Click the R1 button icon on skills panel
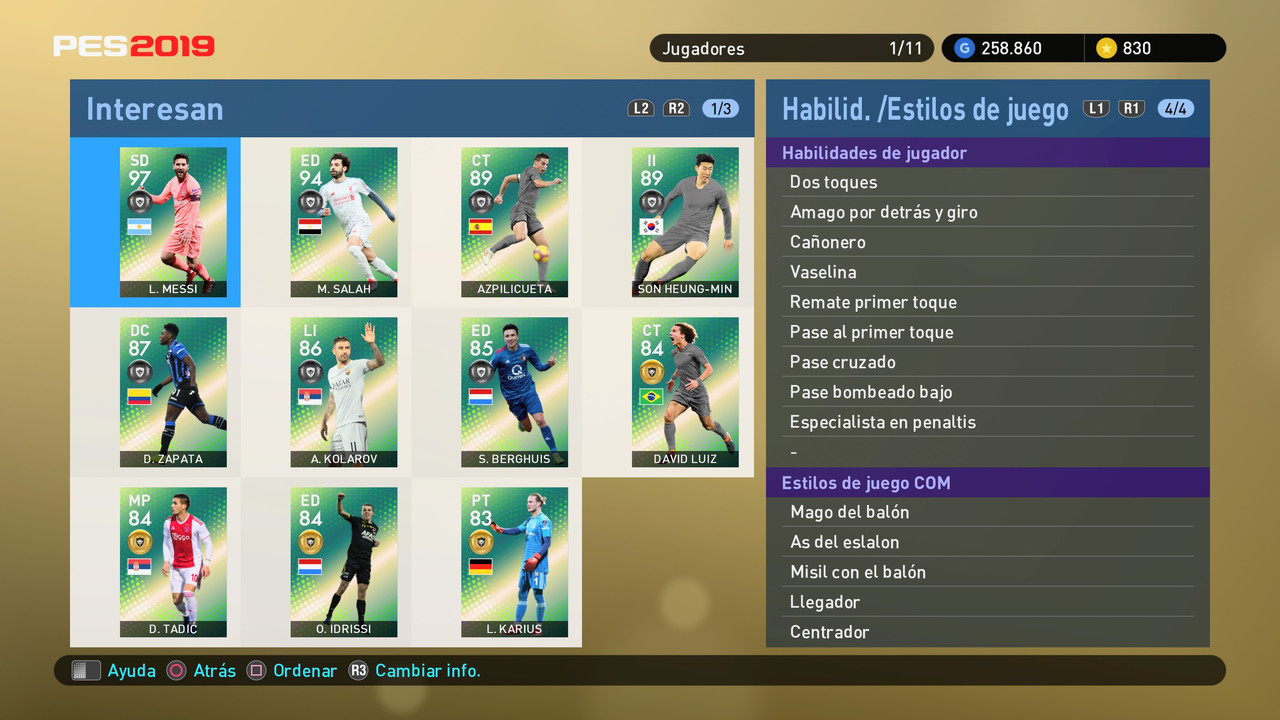Screen dimensions: 1280x720 pos(1132,108)
